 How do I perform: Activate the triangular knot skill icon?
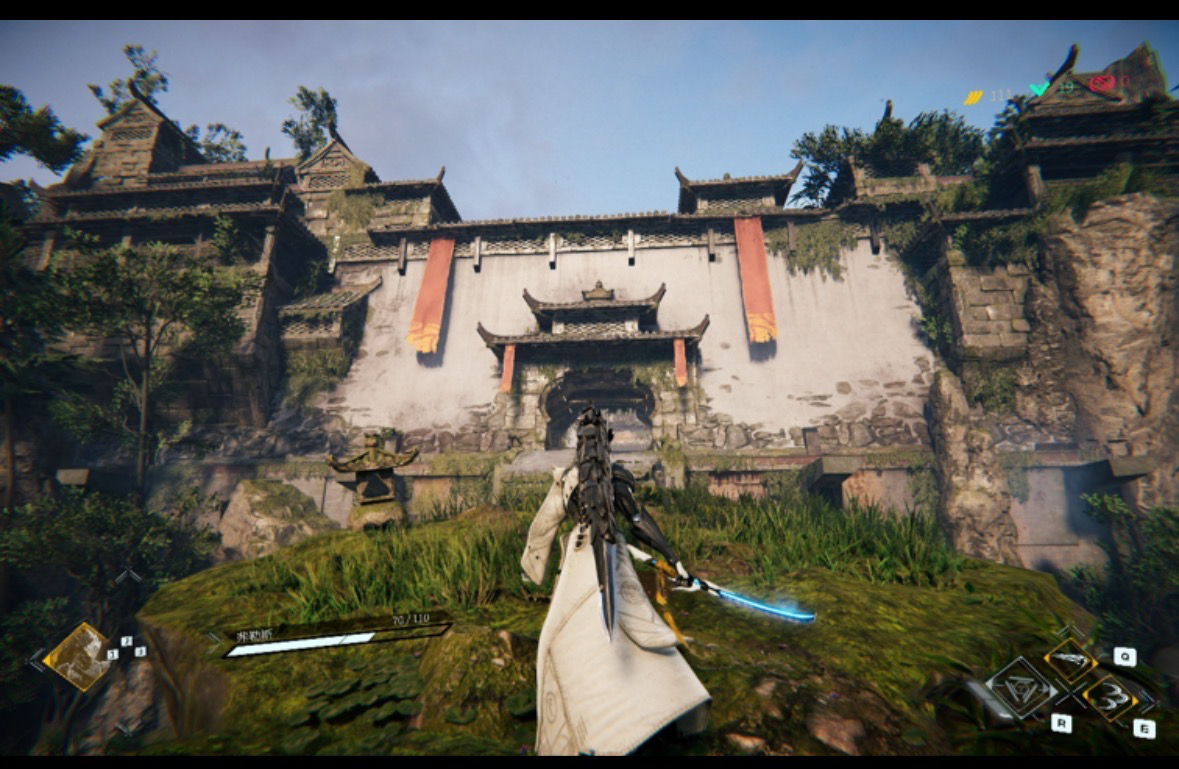tap(1021, 687)
